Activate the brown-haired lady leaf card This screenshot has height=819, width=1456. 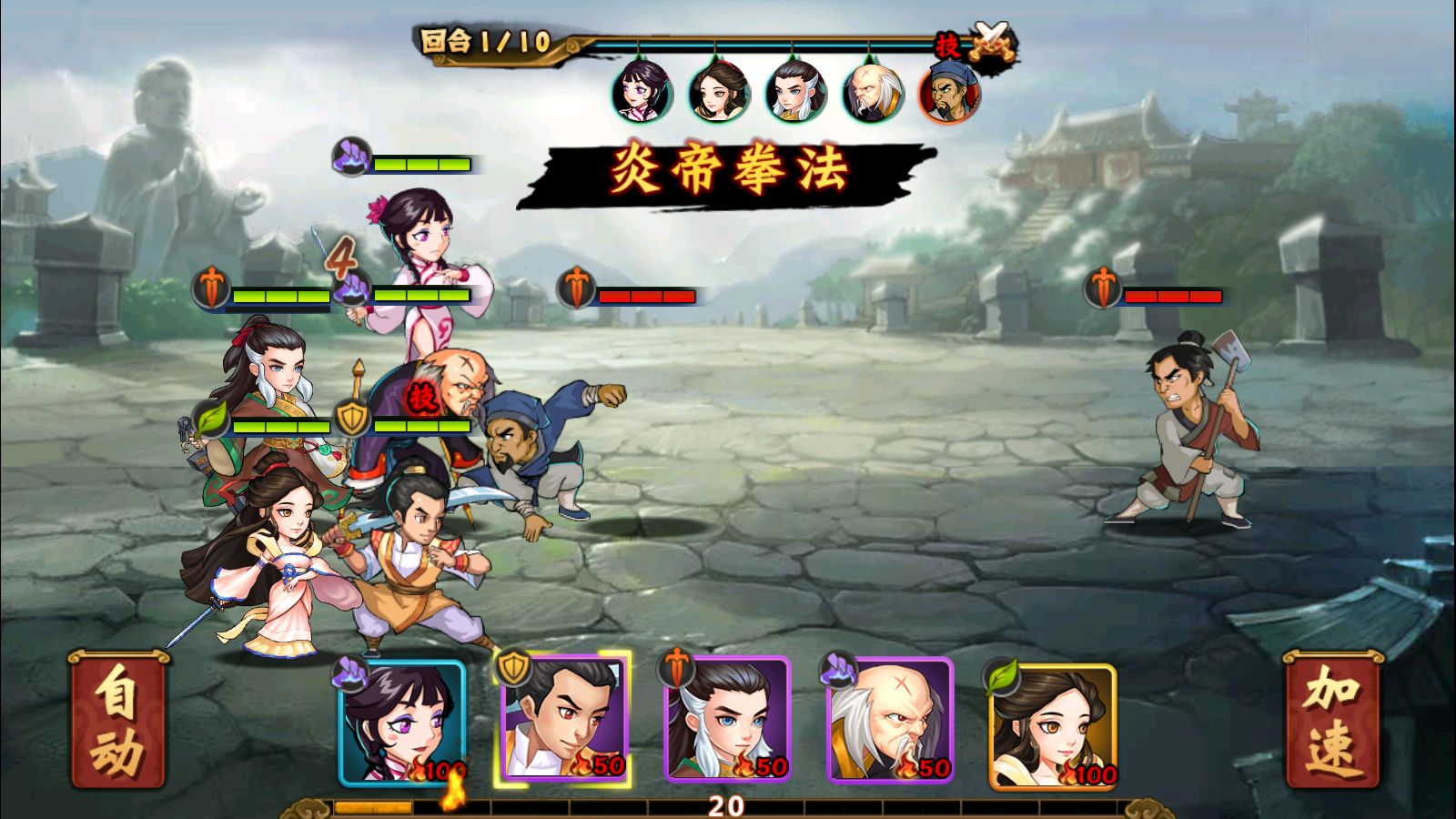[x=1052, y=725]
